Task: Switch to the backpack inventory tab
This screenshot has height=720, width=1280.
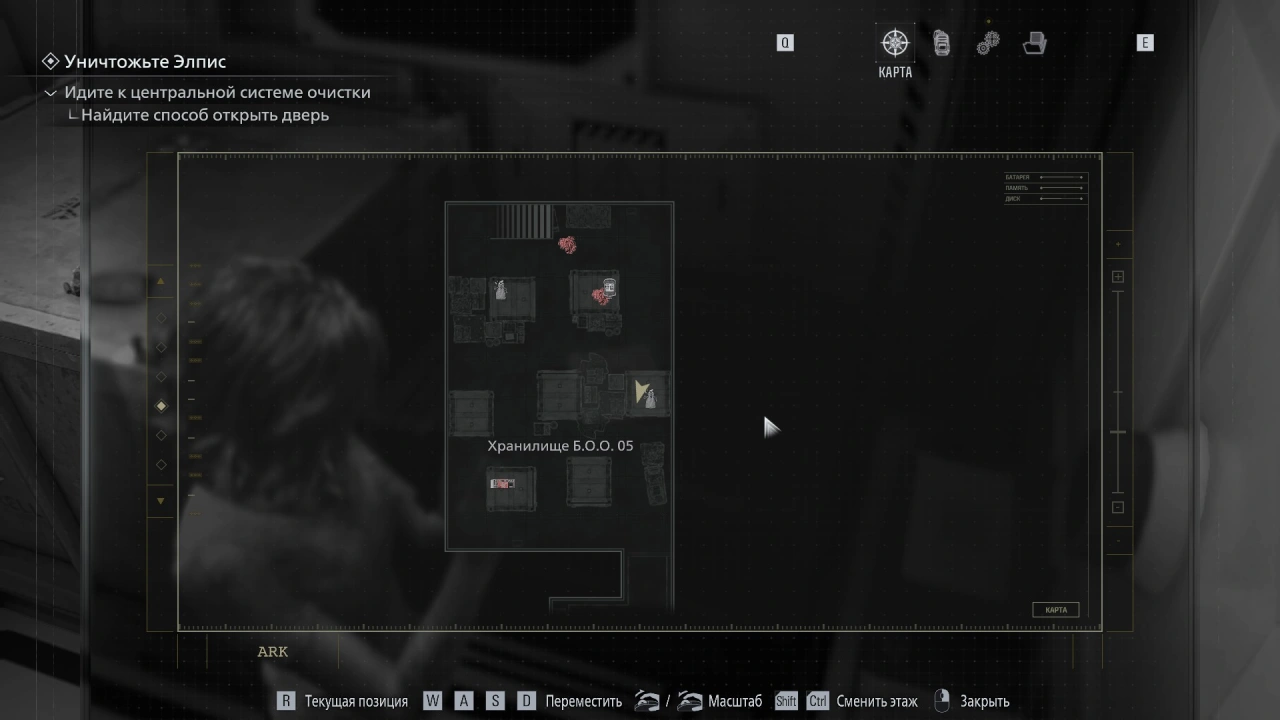Action: pyautogui.click(x=941, y=43)
